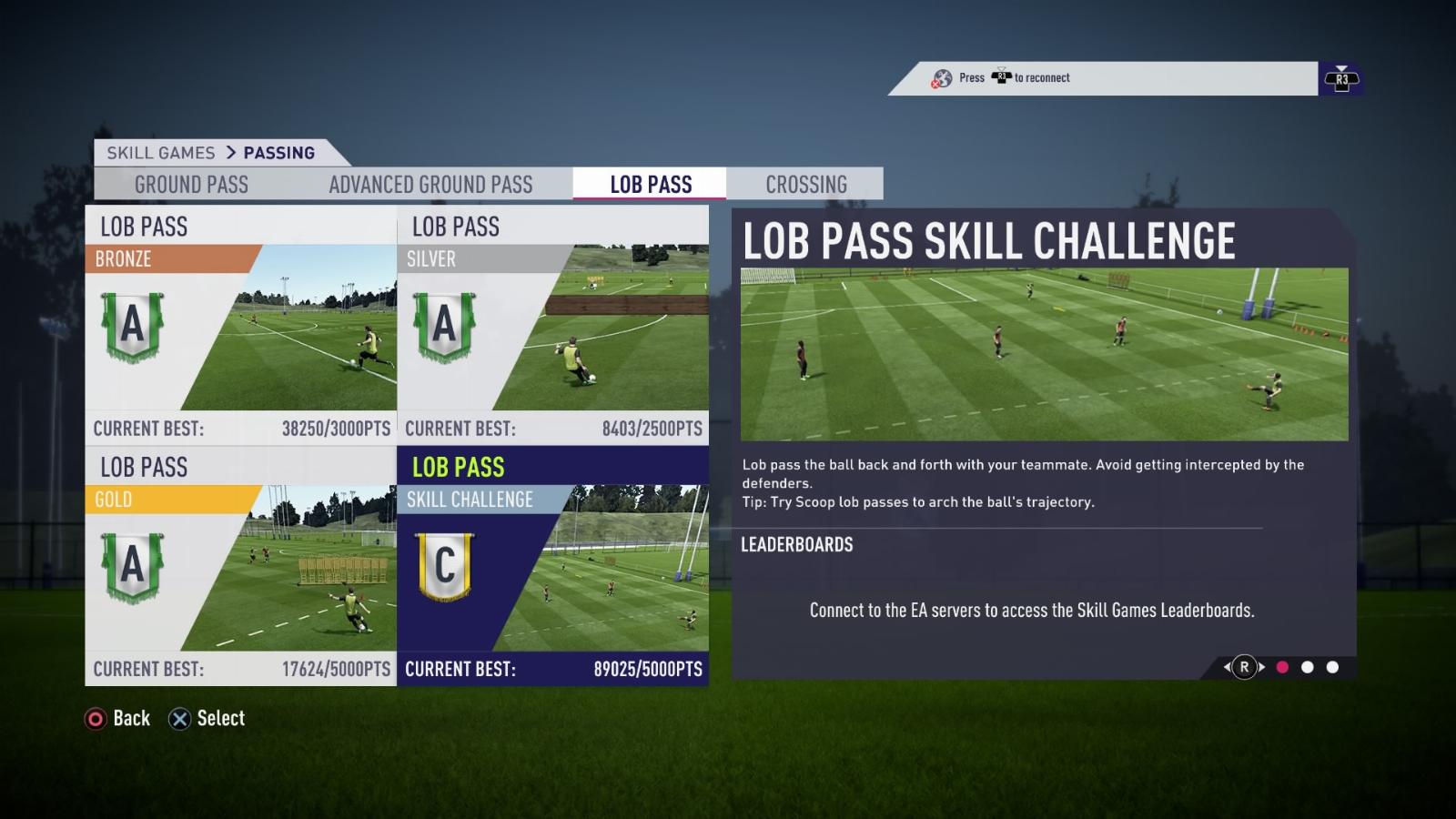The image size is (1456, 819).
Task: Pick the Lob Pass Gold challenge
Action: pos(241,566)
